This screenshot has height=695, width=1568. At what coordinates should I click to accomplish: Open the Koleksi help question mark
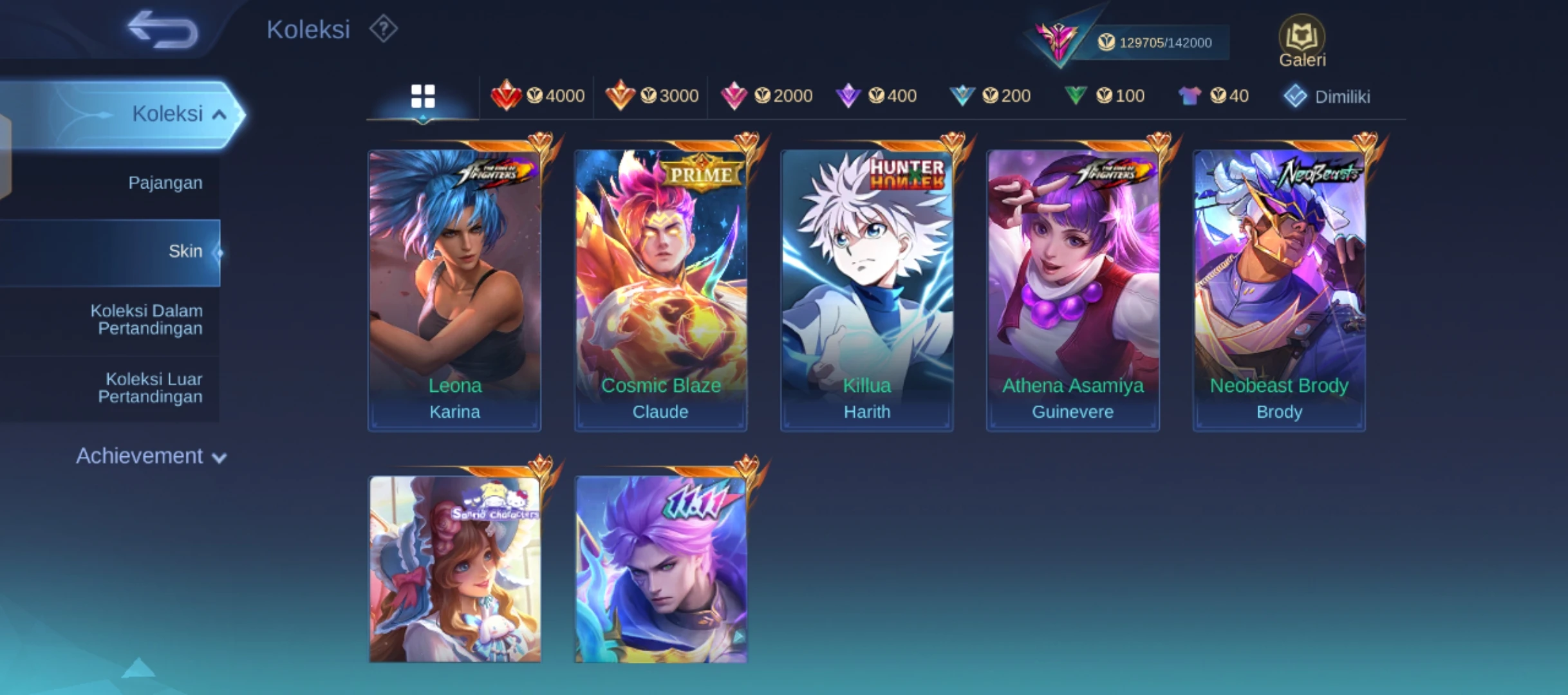pos(384,29)
